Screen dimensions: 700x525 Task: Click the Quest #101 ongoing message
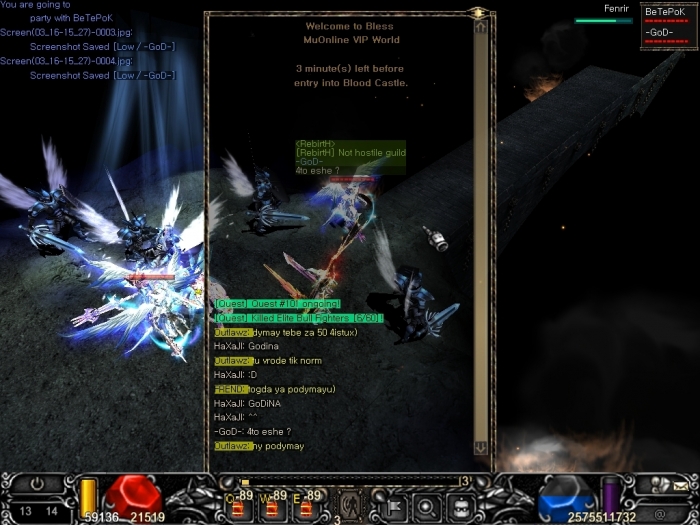[279, 303]
